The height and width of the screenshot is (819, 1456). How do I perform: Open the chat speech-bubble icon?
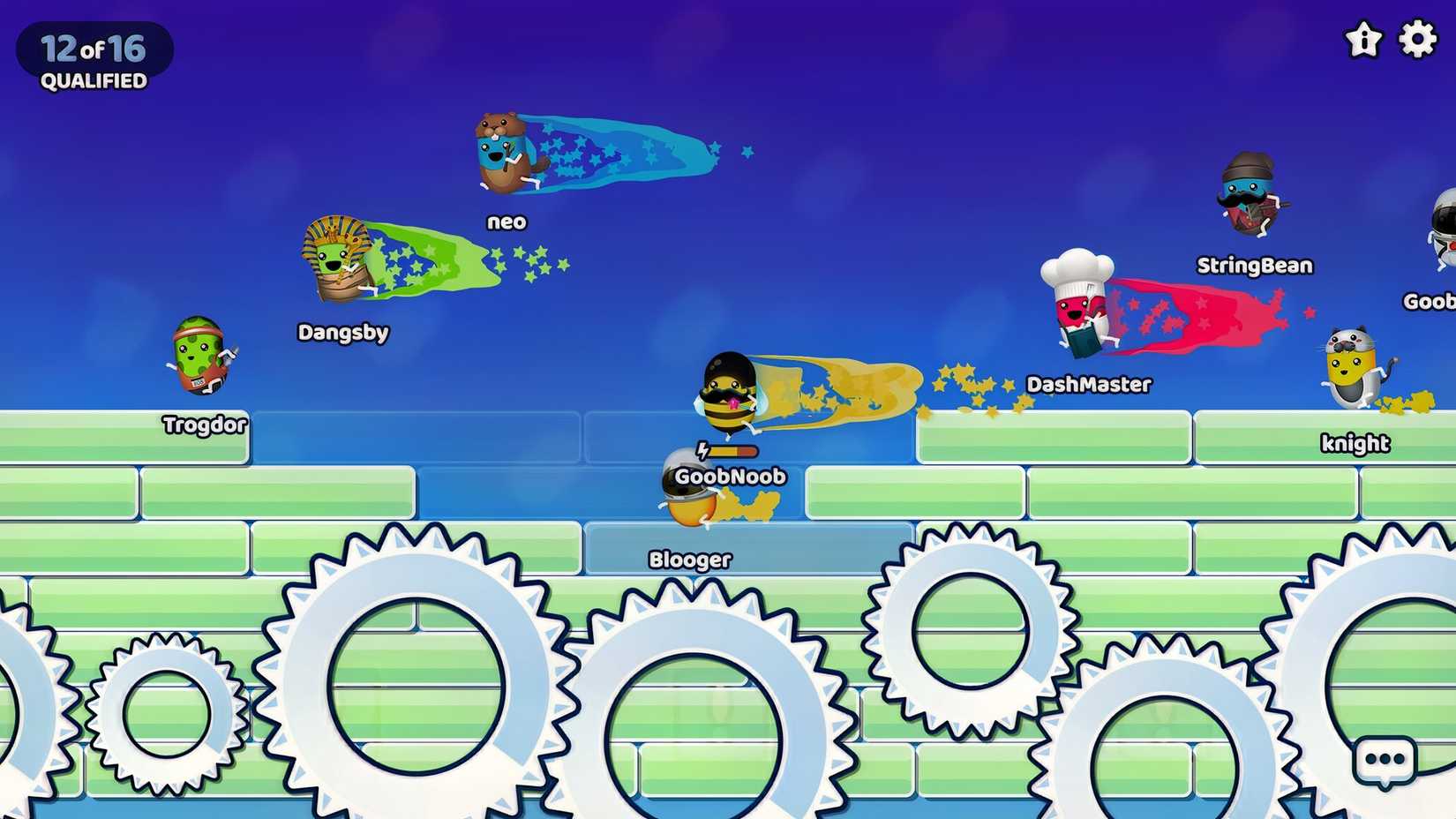(x=1384, y=761)
